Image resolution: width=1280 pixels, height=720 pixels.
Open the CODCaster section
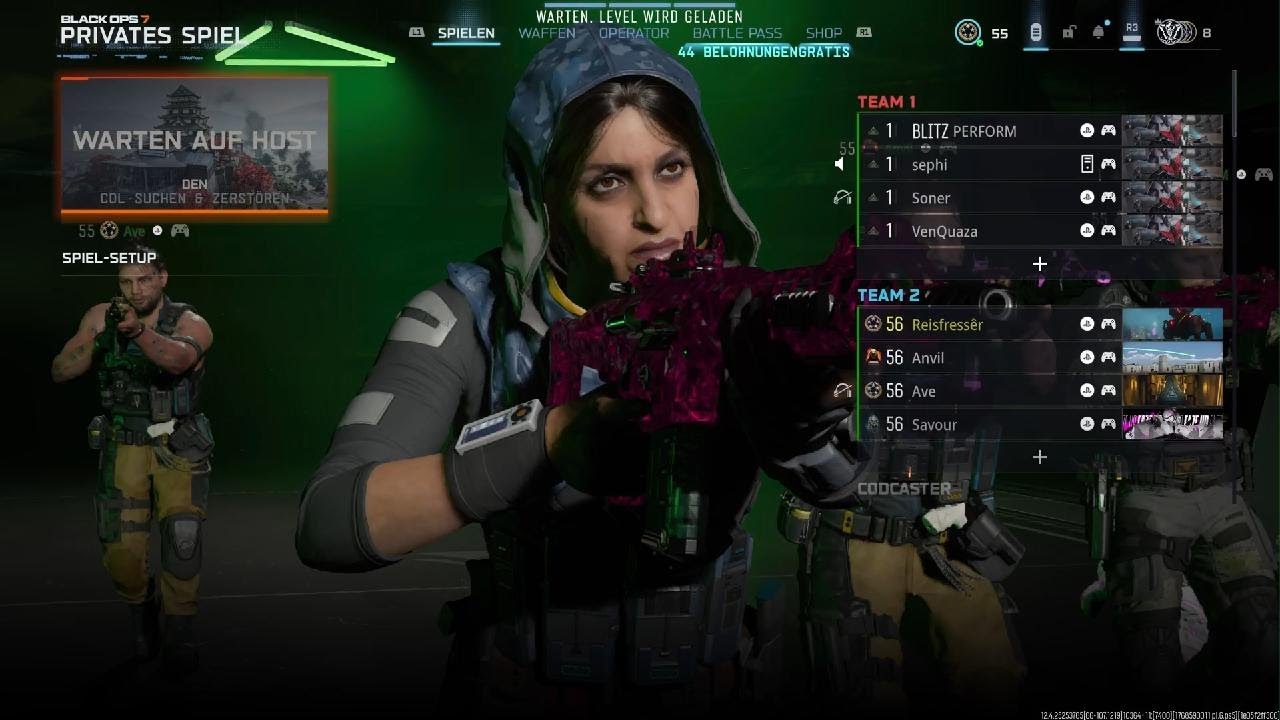coord(904,489)
